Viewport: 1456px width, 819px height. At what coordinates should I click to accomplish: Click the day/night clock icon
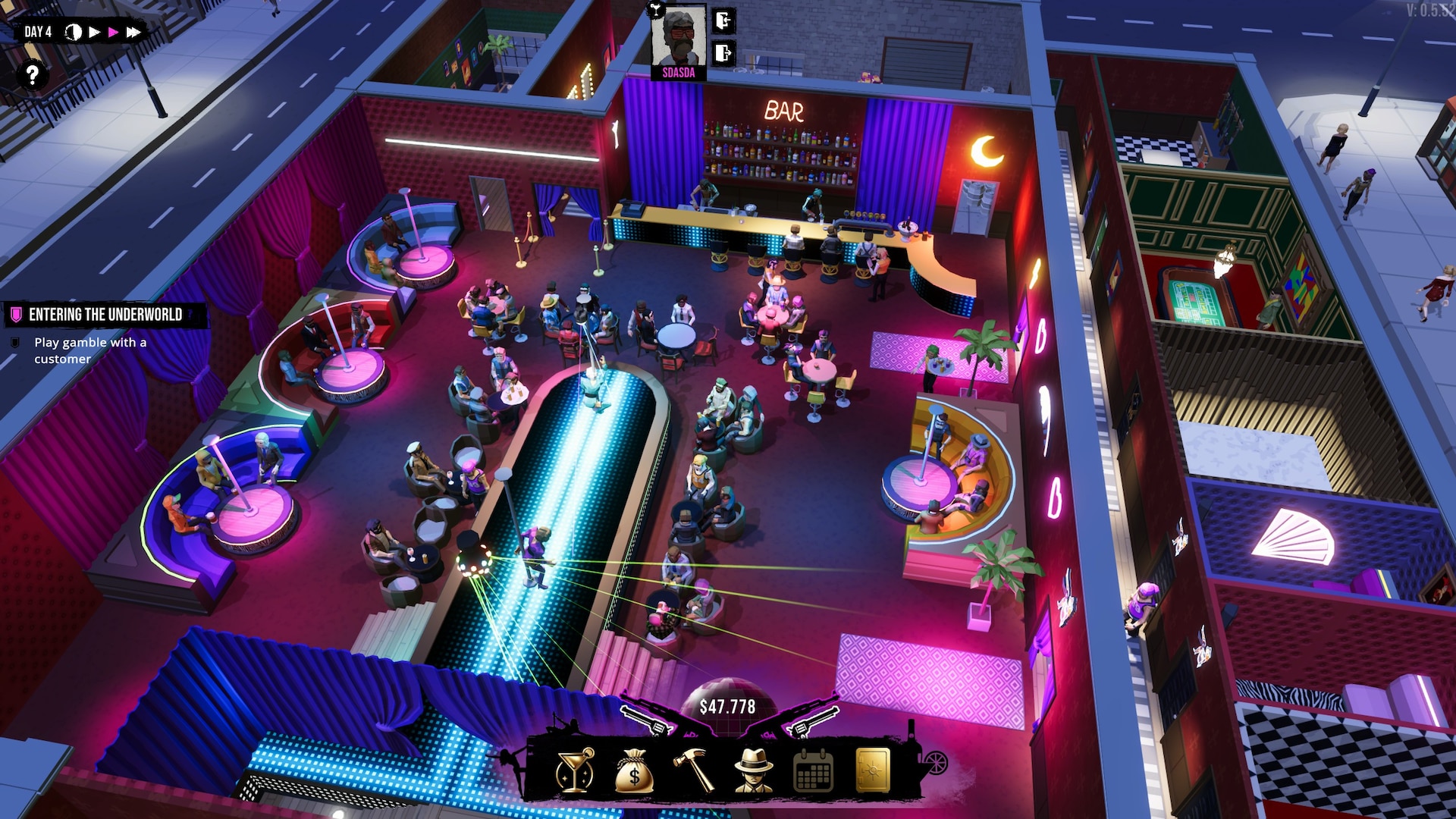[x=74, y=32]
